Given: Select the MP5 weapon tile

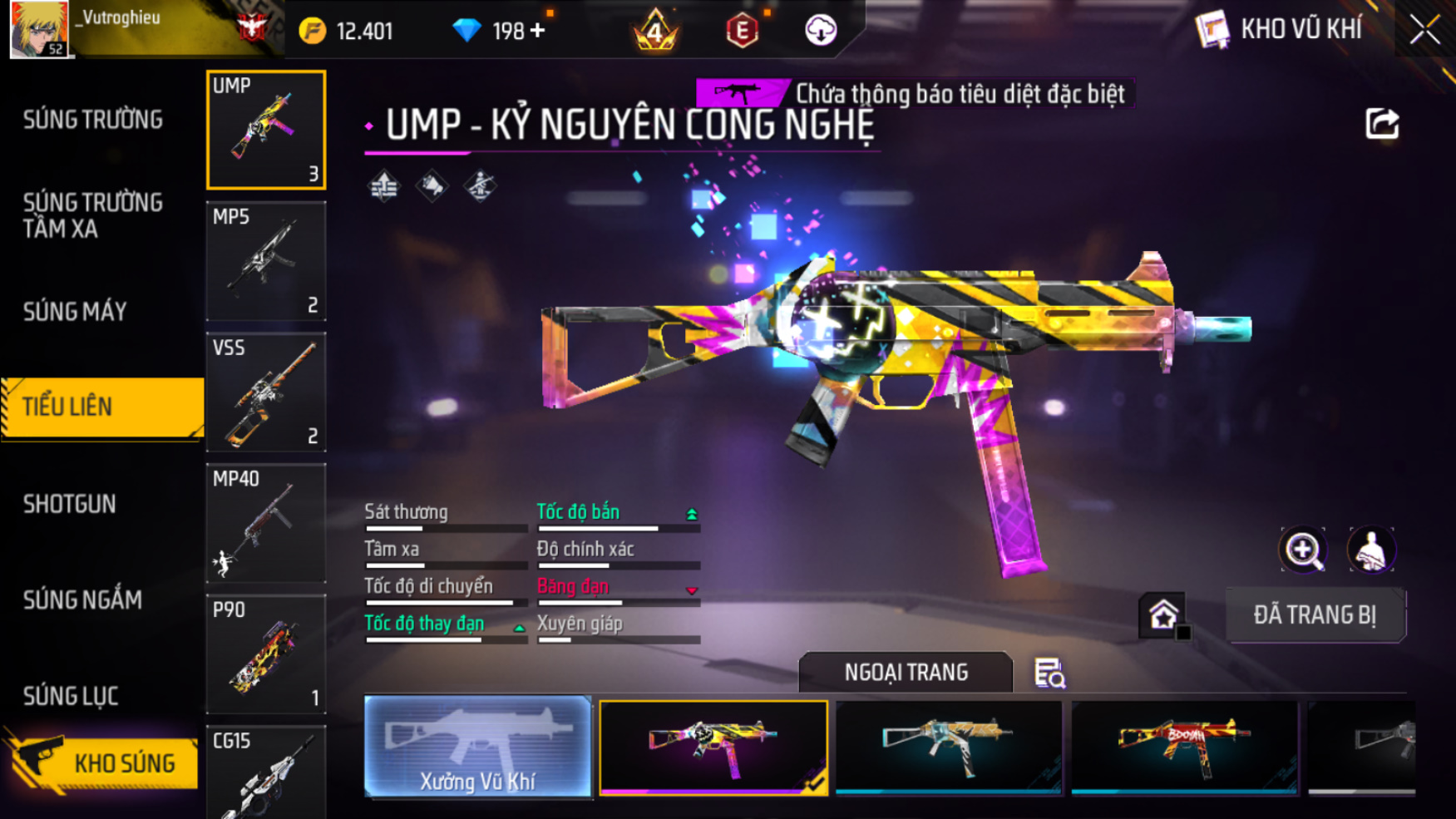Looking at the screenshot, I should tap(266, 261).
